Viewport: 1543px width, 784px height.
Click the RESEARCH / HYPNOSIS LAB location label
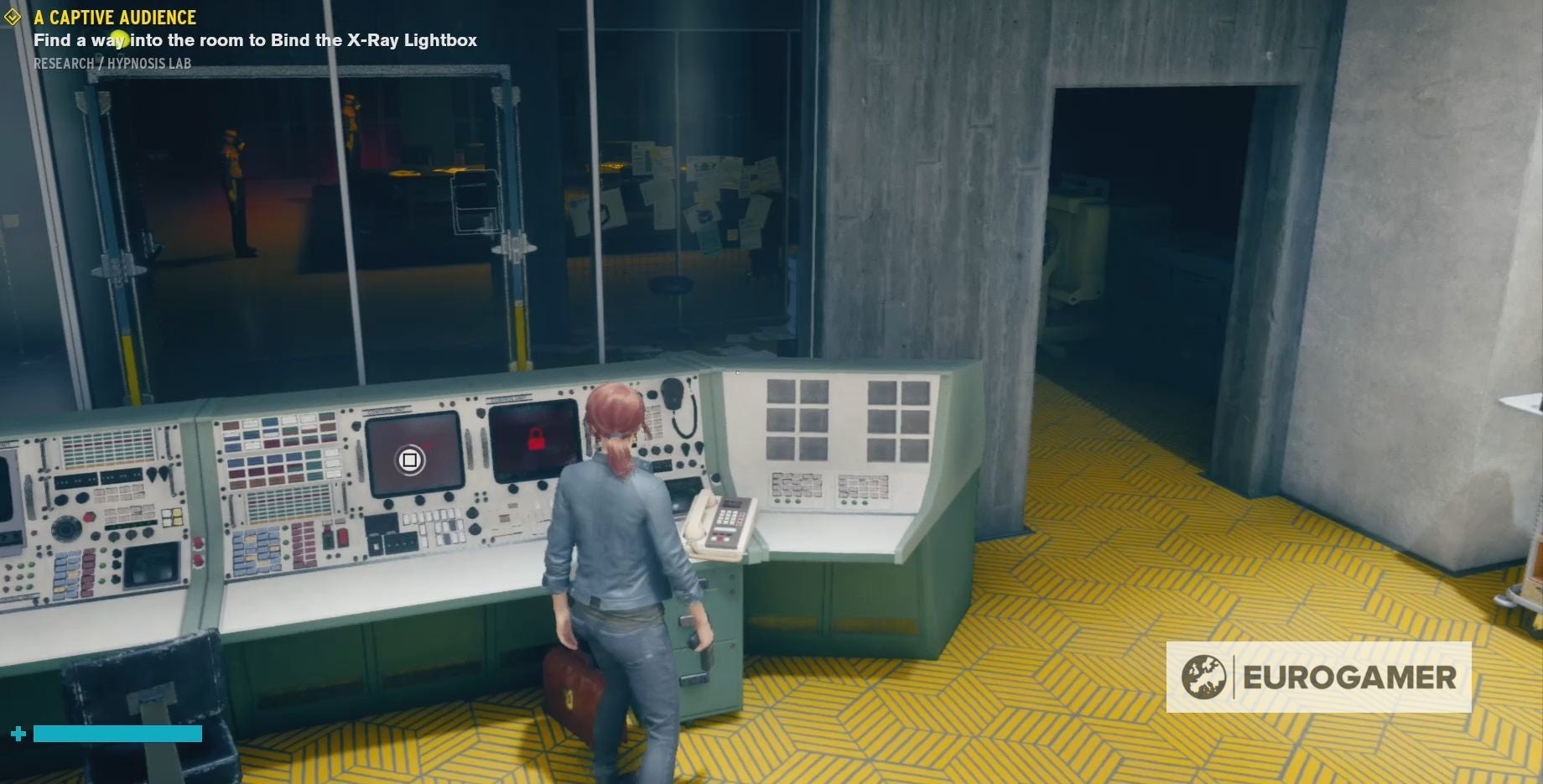pyautogui.click(x=112, y=62)
